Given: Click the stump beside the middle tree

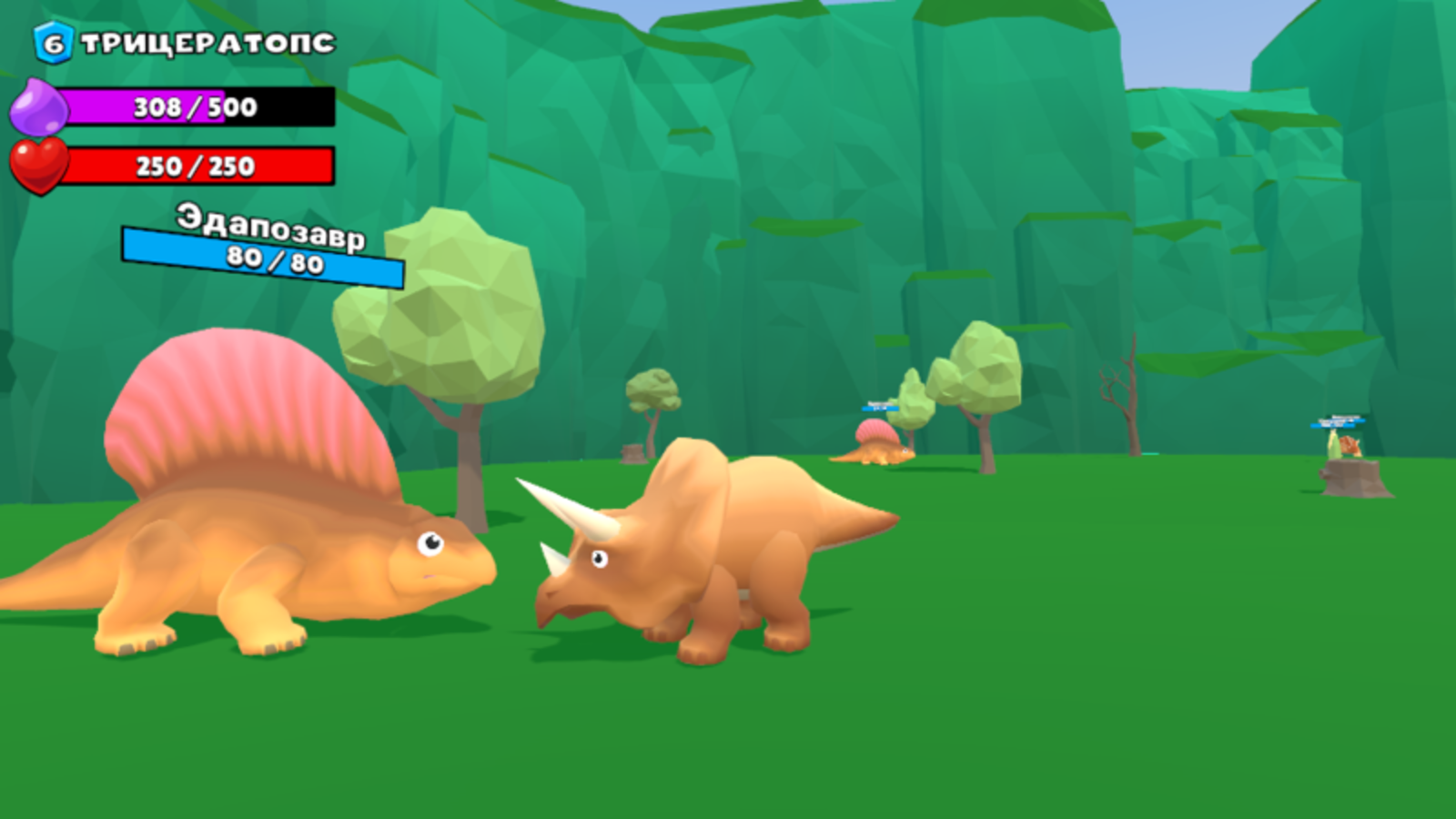Looking at the screenshot, I should pyautogui.click(x=633, y=454).
